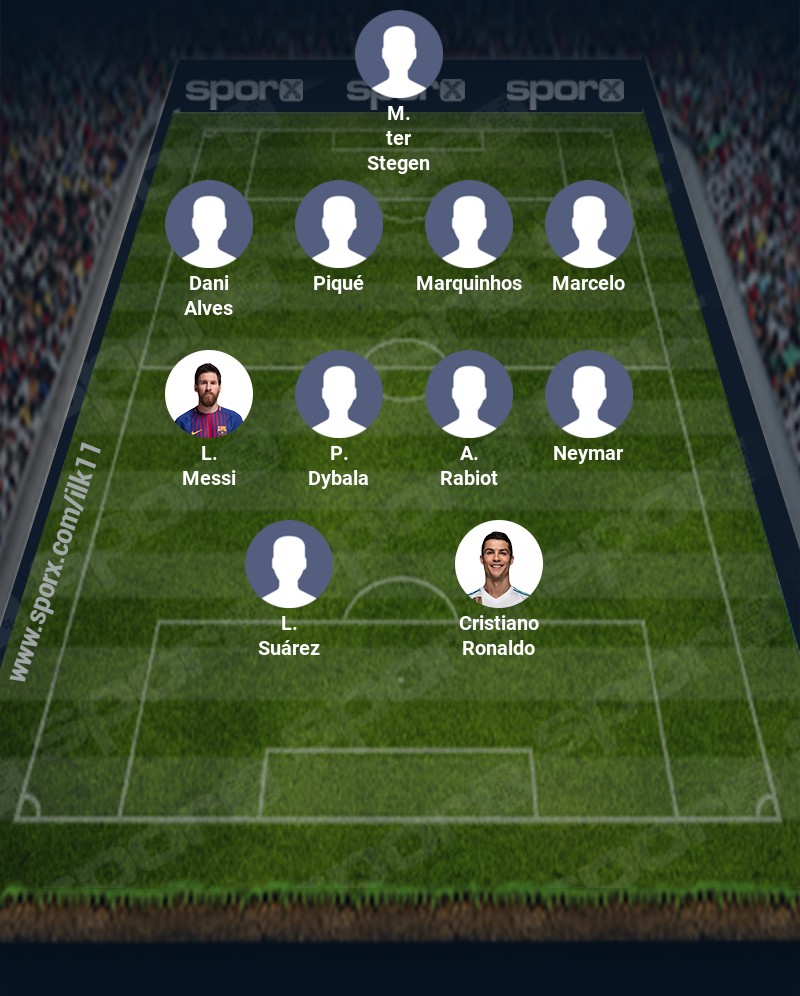The image size is (800, 996).
Task: Select the L. Suárez forward slot
Action: pyautogui.click(x=289, y=564)
